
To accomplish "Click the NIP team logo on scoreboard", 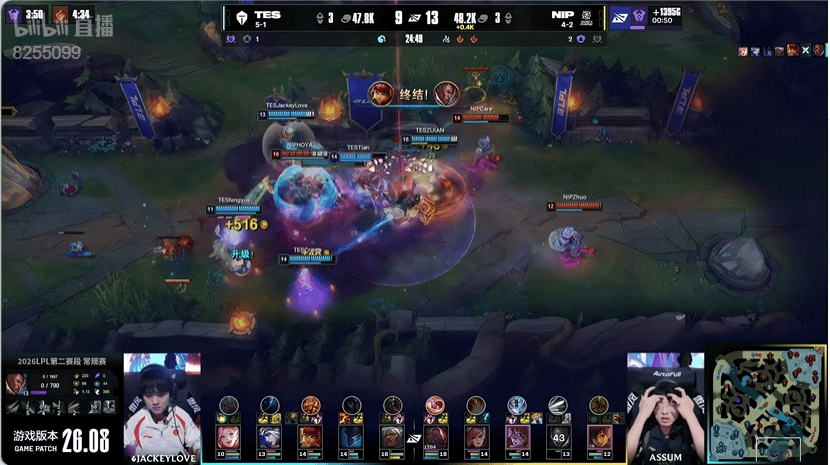I will tap(588, 18).
